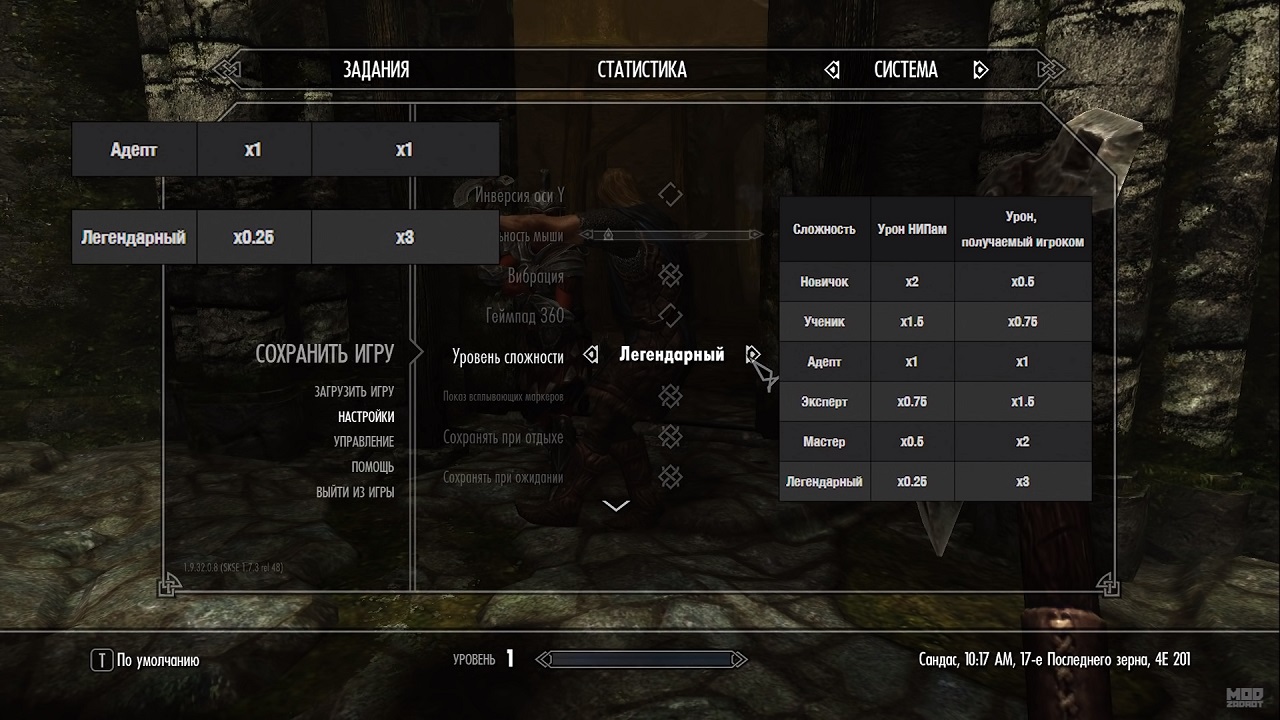Screen dimensions: 1280x720
Task: Click the right arrow beside СИСТЕМА
Action: click(x=980, y=70)
